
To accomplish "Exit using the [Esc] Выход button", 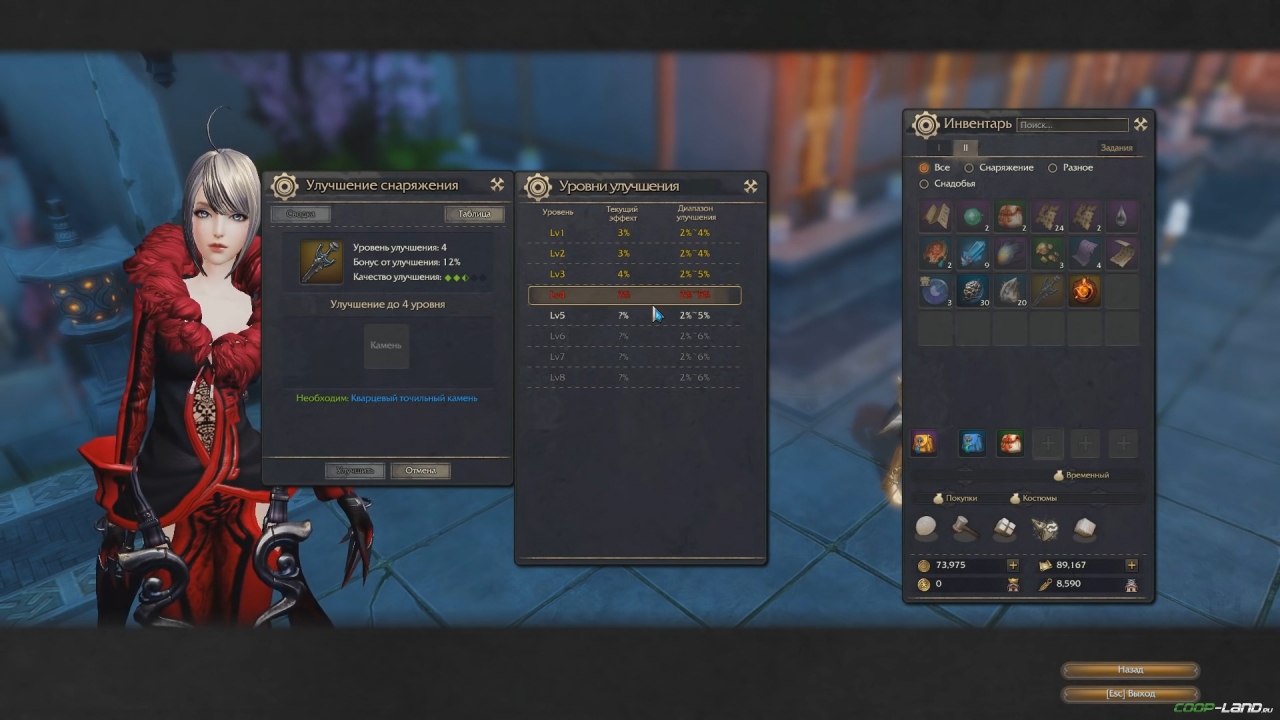I will [x=1130, y=693].
